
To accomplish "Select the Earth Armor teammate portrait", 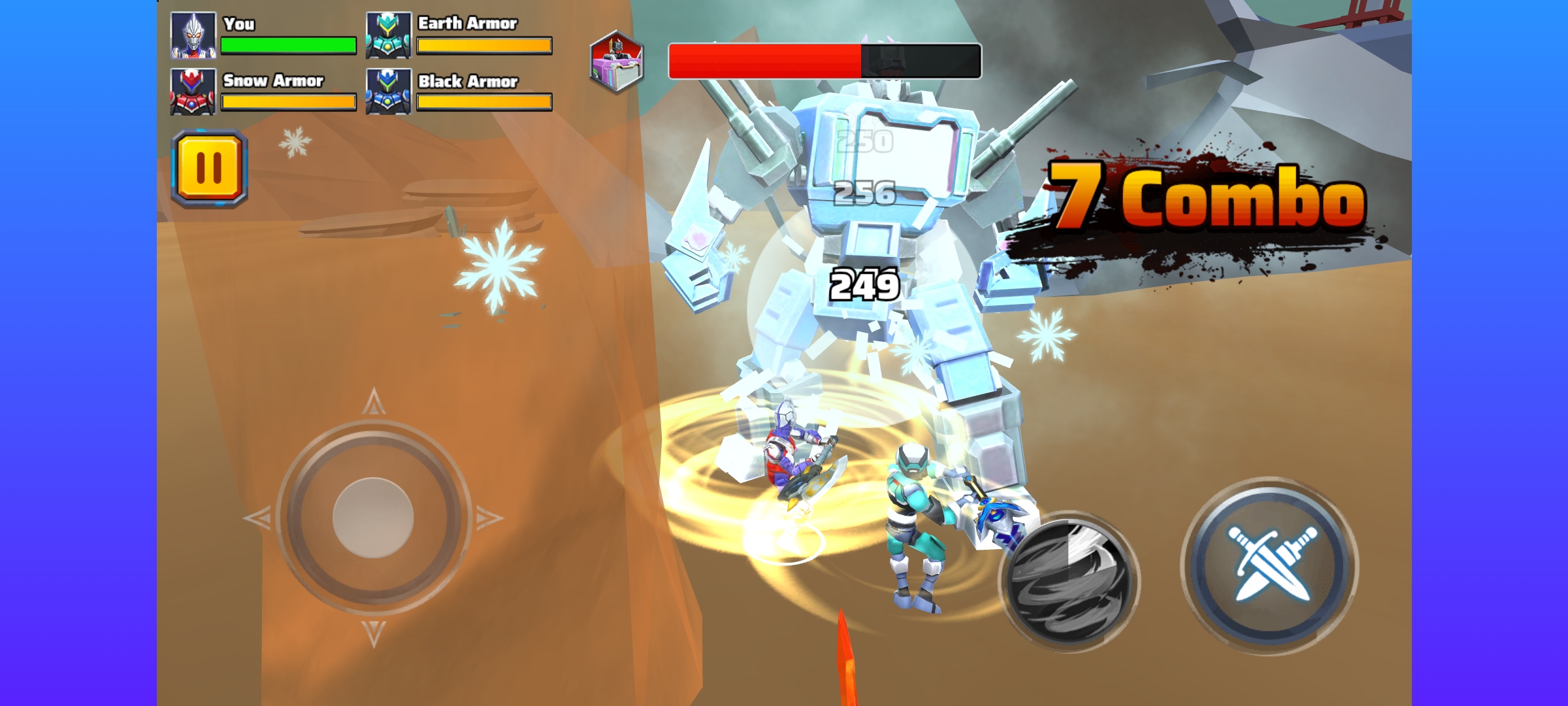I will [x=389, y=35].
